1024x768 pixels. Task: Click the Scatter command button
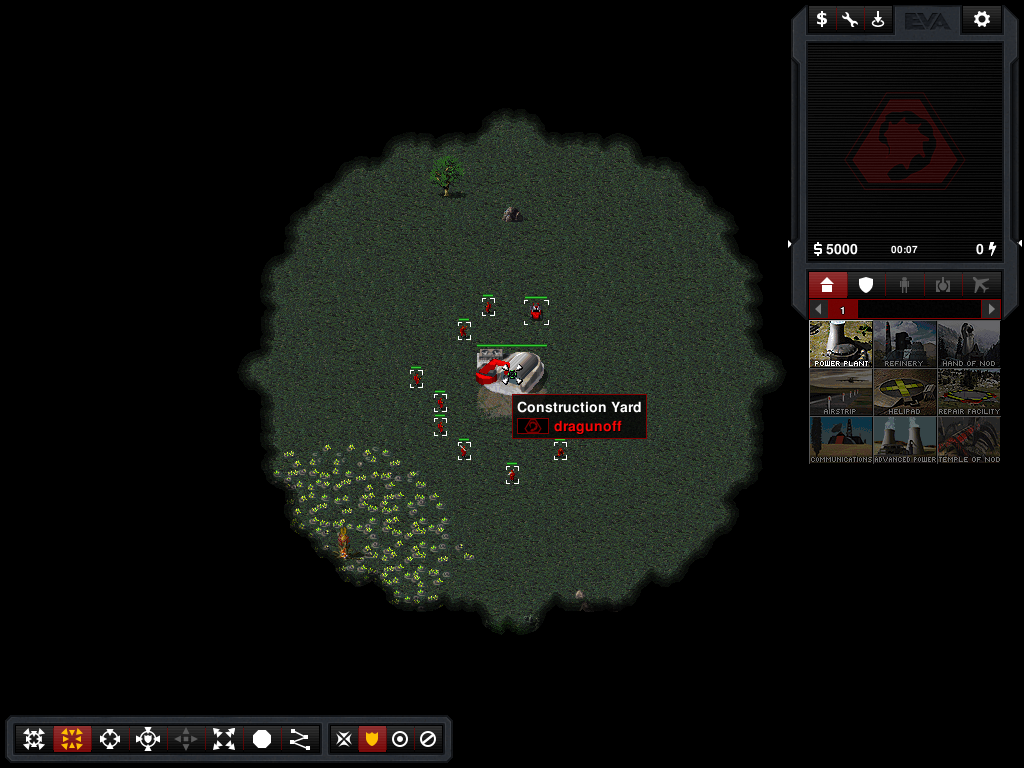click(224, 739)
